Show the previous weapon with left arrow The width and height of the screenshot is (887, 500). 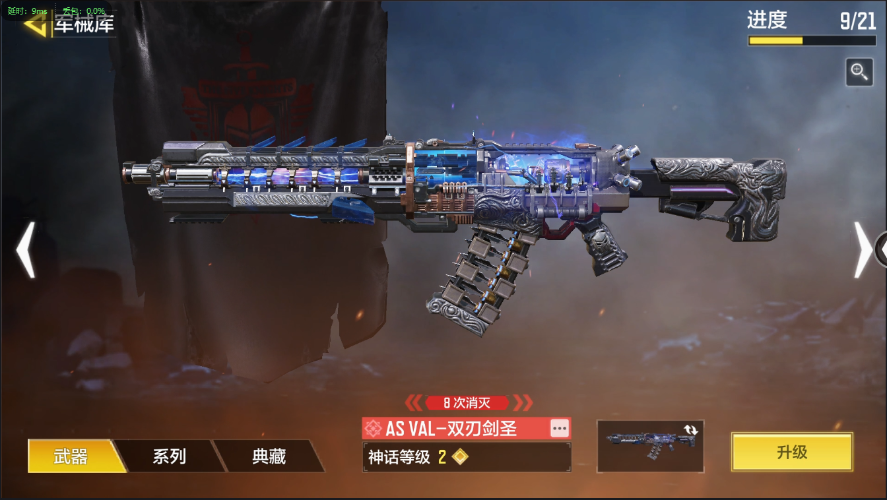pos(26,250)
